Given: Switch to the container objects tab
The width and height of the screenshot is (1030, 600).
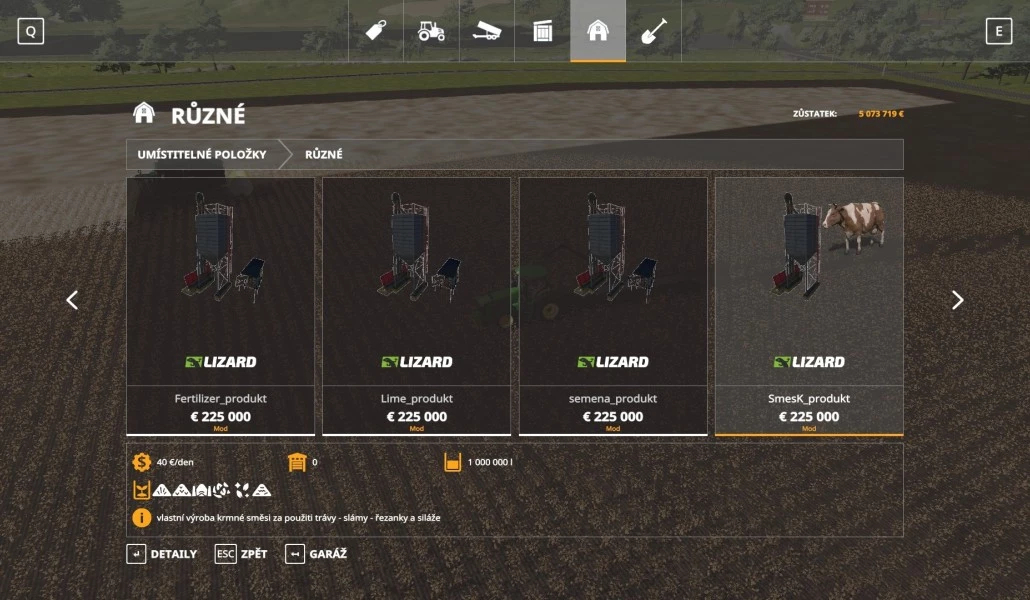Looking at the screenshot, I should pyautogui.click(x=542, y=31).
